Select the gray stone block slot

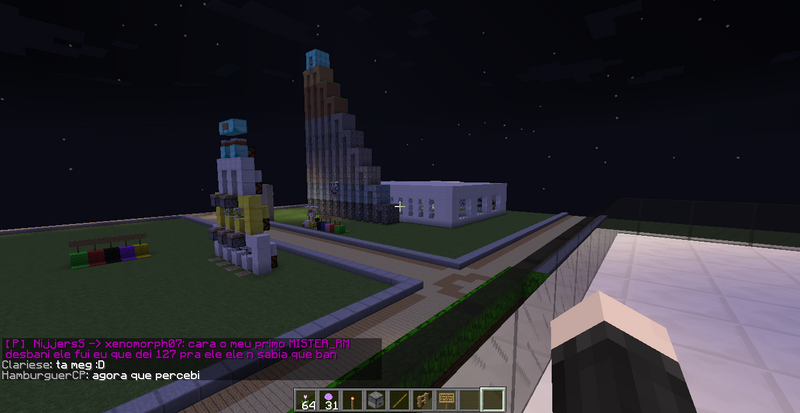click(x=376, y=400)
